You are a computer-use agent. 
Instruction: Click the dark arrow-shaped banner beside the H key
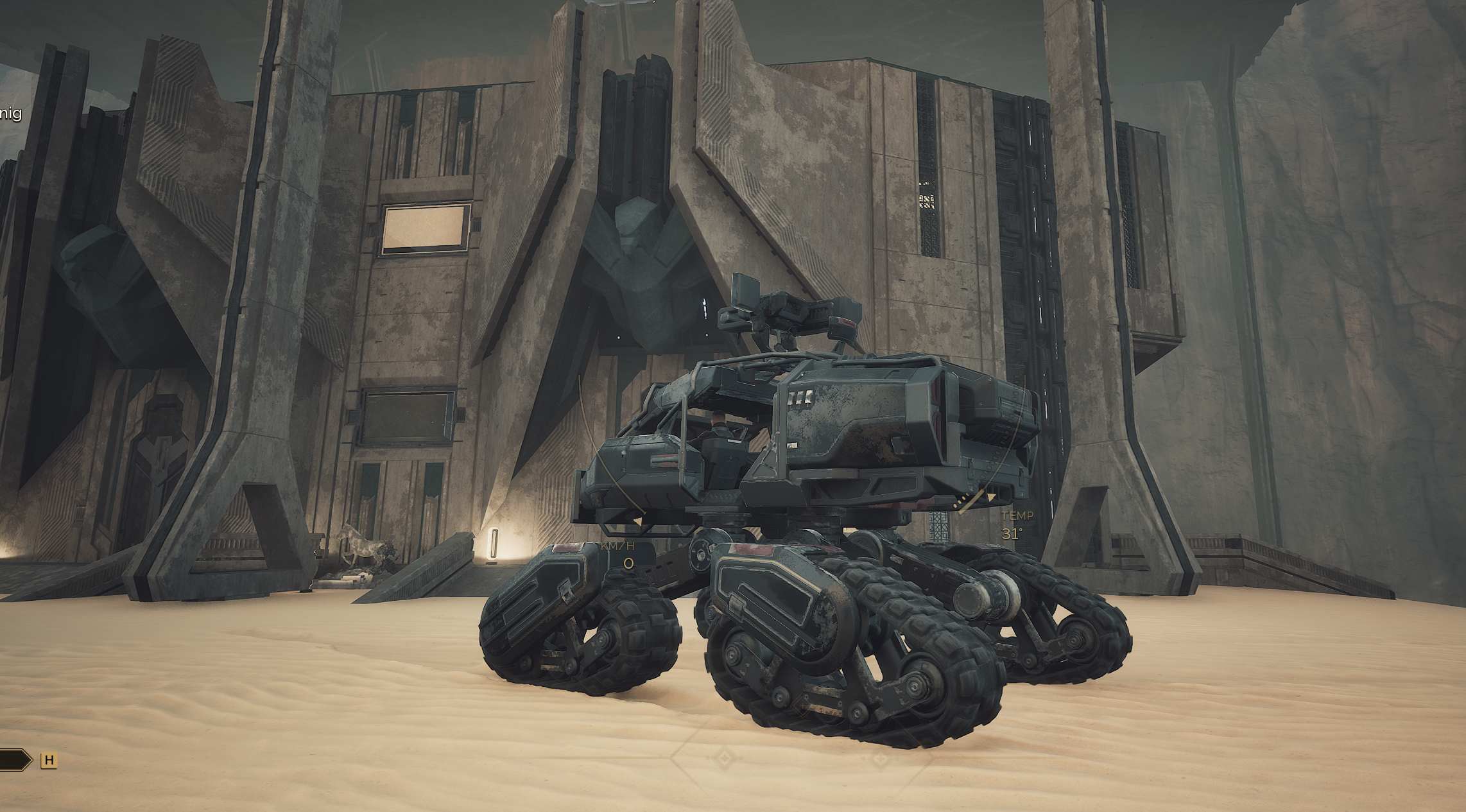pos(14,761)
